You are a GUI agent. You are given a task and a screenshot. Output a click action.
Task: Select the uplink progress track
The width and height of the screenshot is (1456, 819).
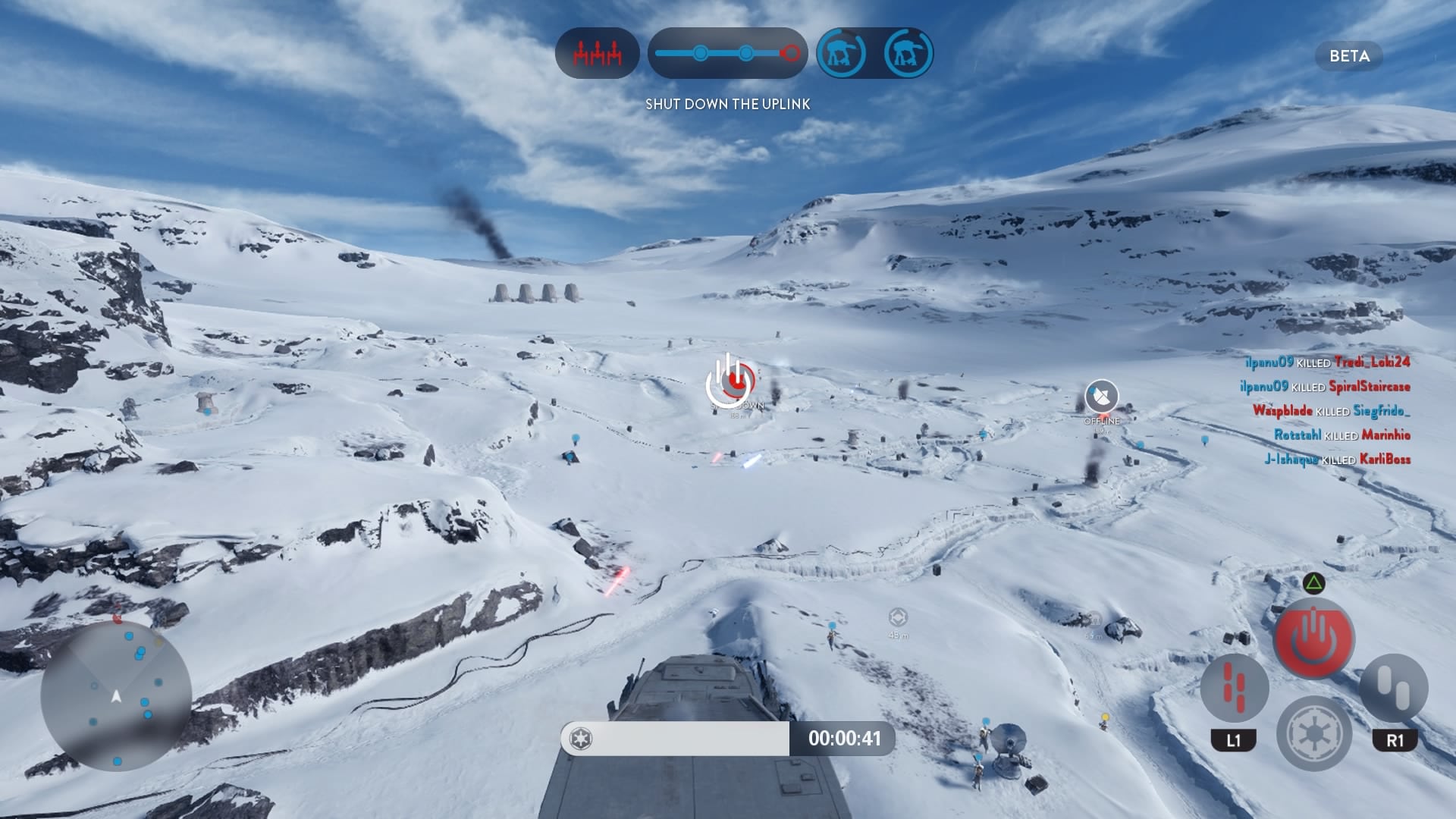[x=726, y=53]
